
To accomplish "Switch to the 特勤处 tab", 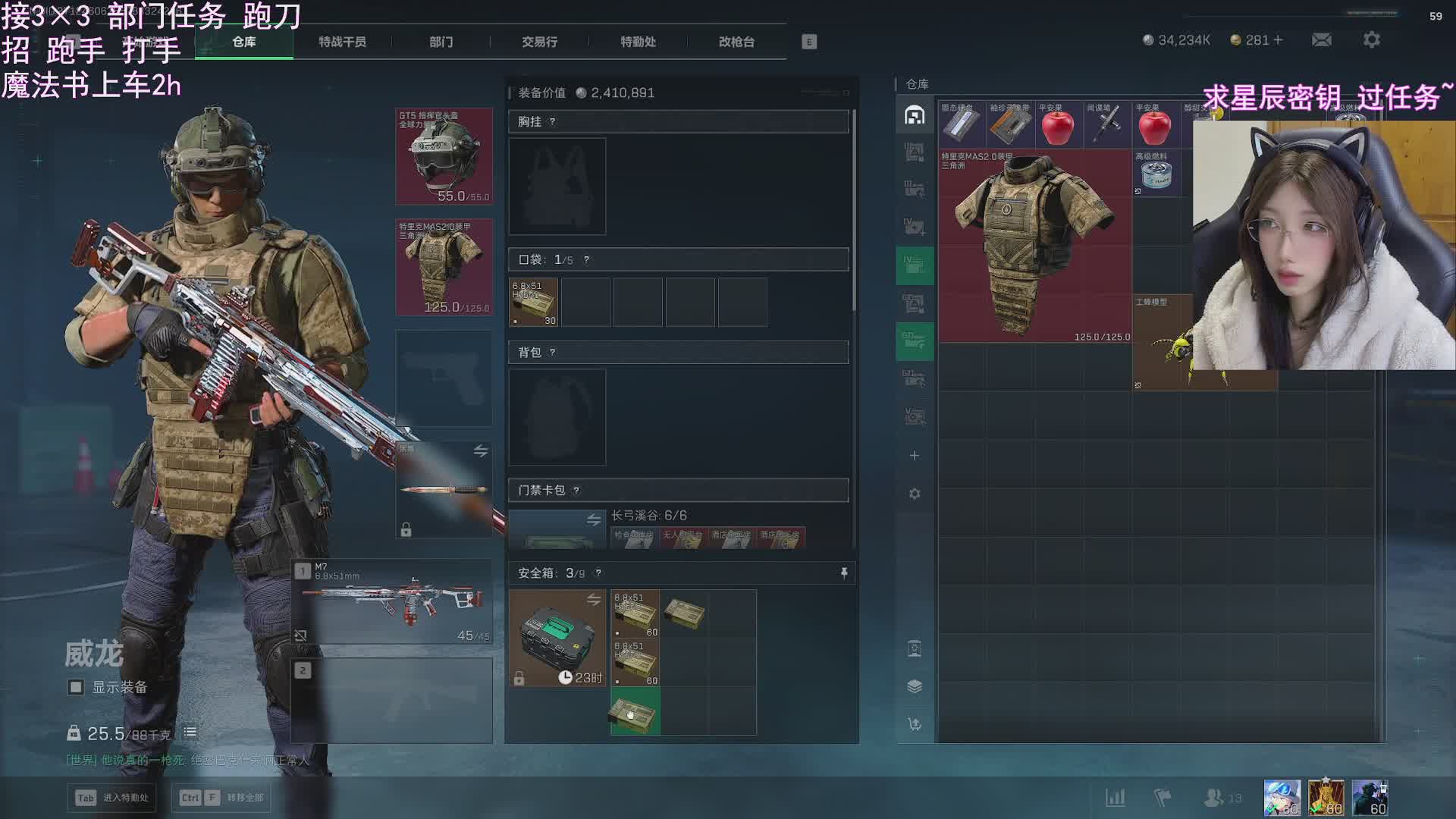I will click(x=638, y=42).
